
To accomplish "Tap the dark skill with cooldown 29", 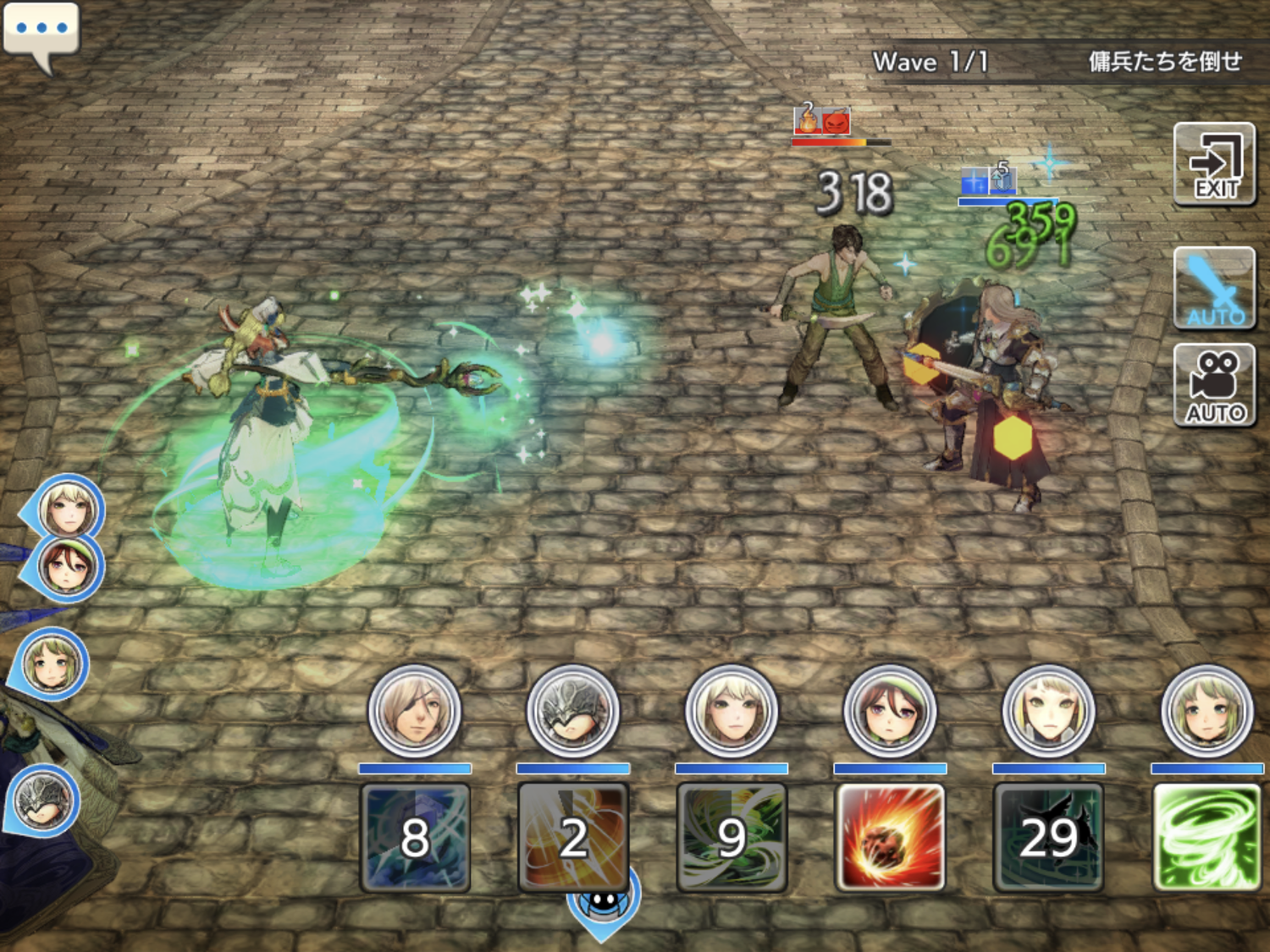I will 1048,837.
